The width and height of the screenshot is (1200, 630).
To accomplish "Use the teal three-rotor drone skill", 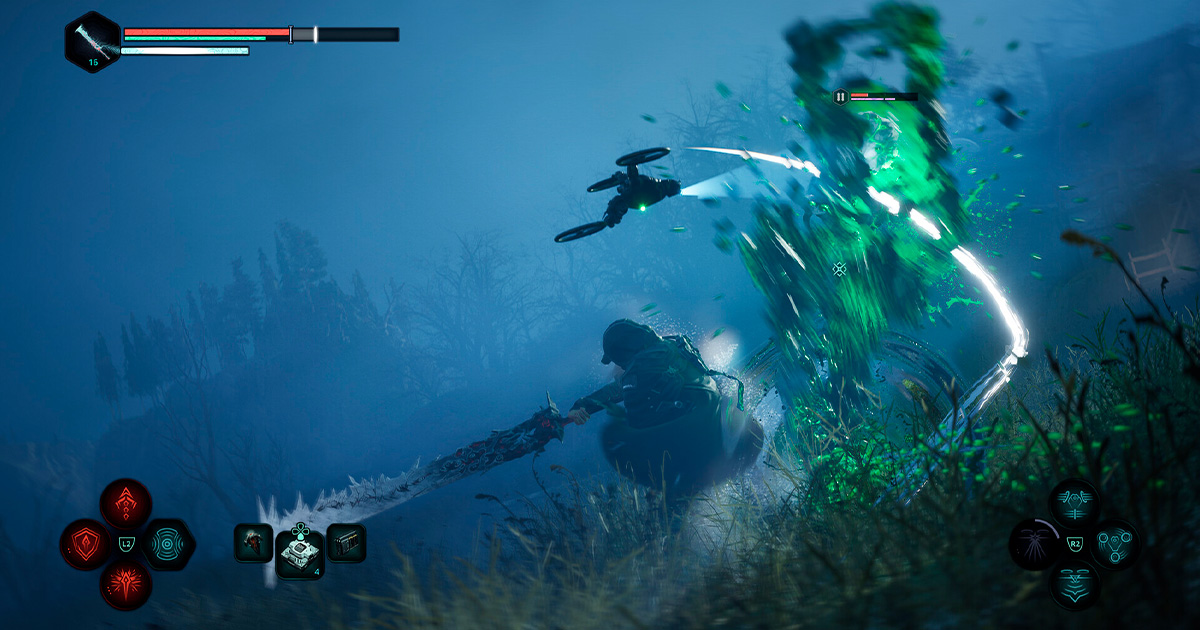I will (1115, 545).
